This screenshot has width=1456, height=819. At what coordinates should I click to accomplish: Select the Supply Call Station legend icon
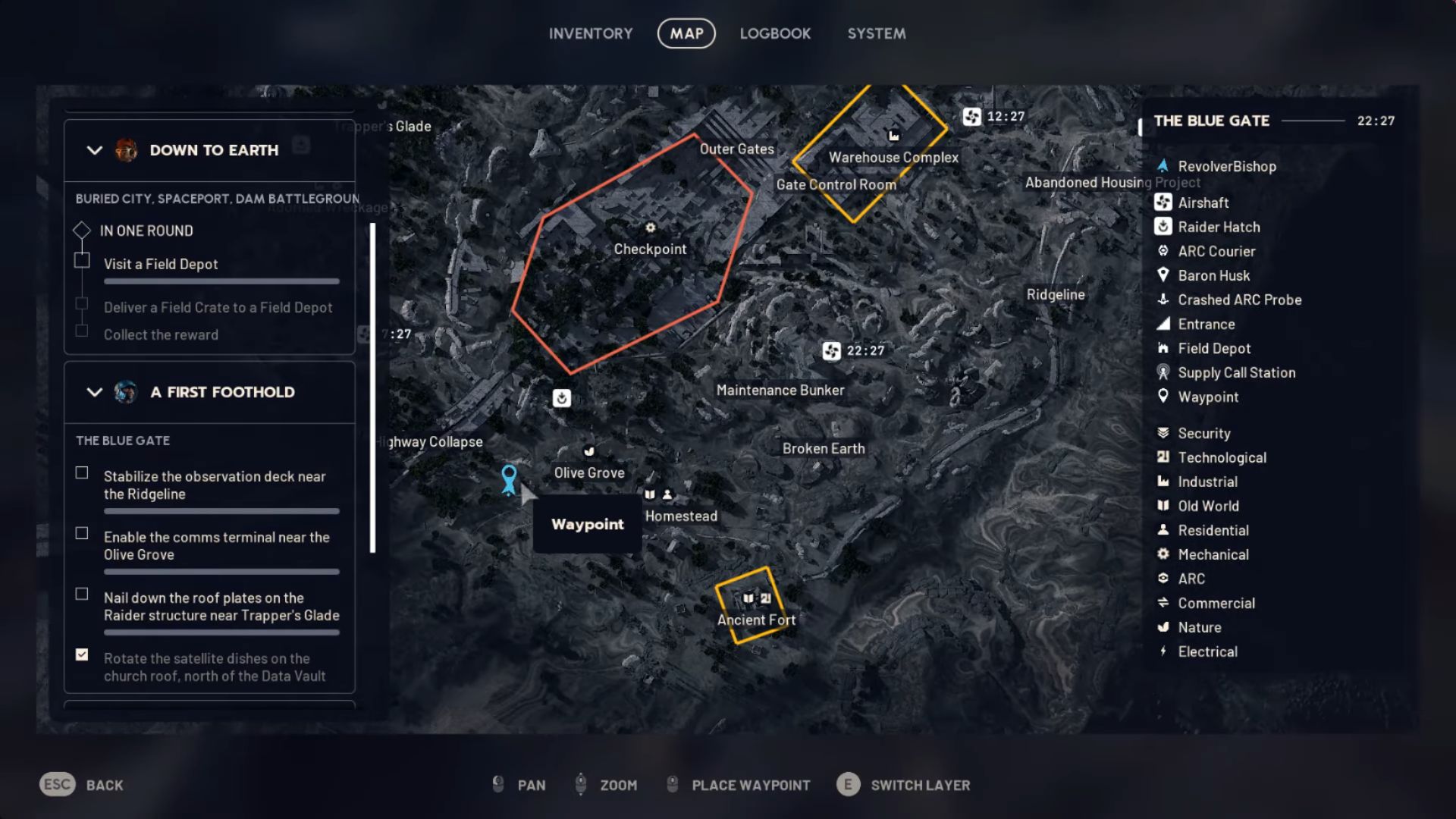pyautogui.click(x=1163, y=372)
